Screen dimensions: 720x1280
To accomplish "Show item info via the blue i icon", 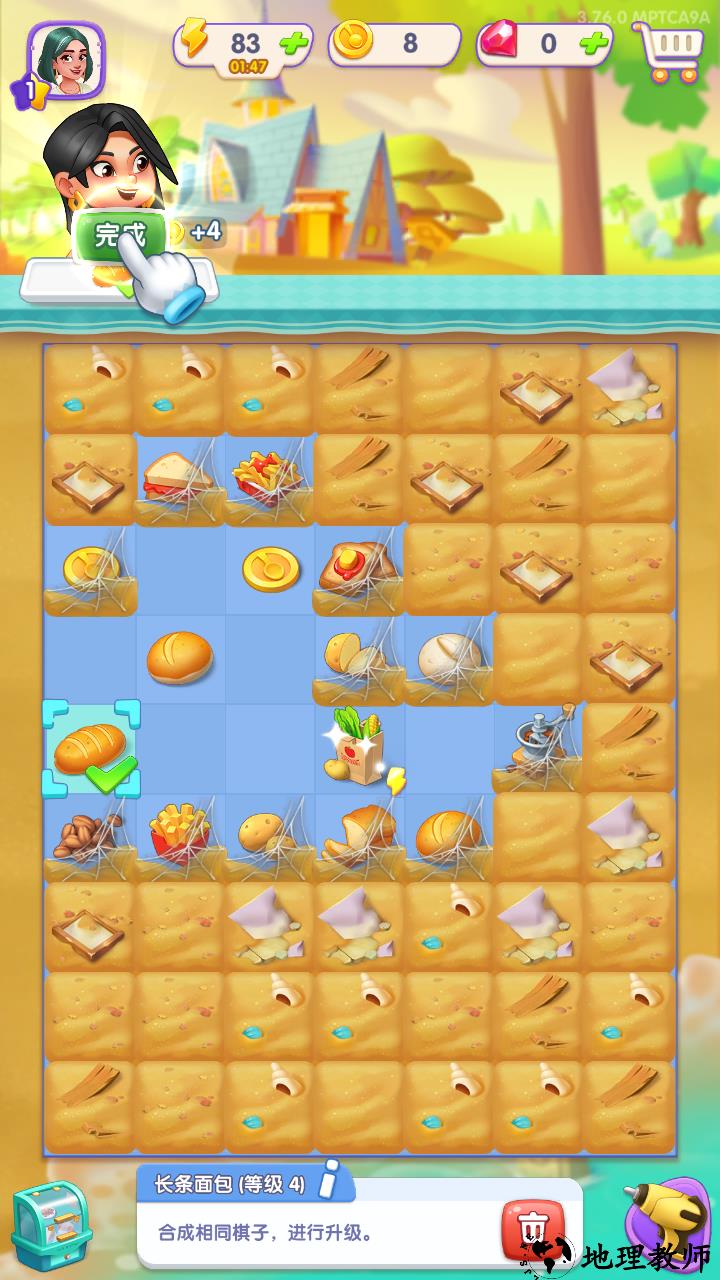I will [337, 1184].
